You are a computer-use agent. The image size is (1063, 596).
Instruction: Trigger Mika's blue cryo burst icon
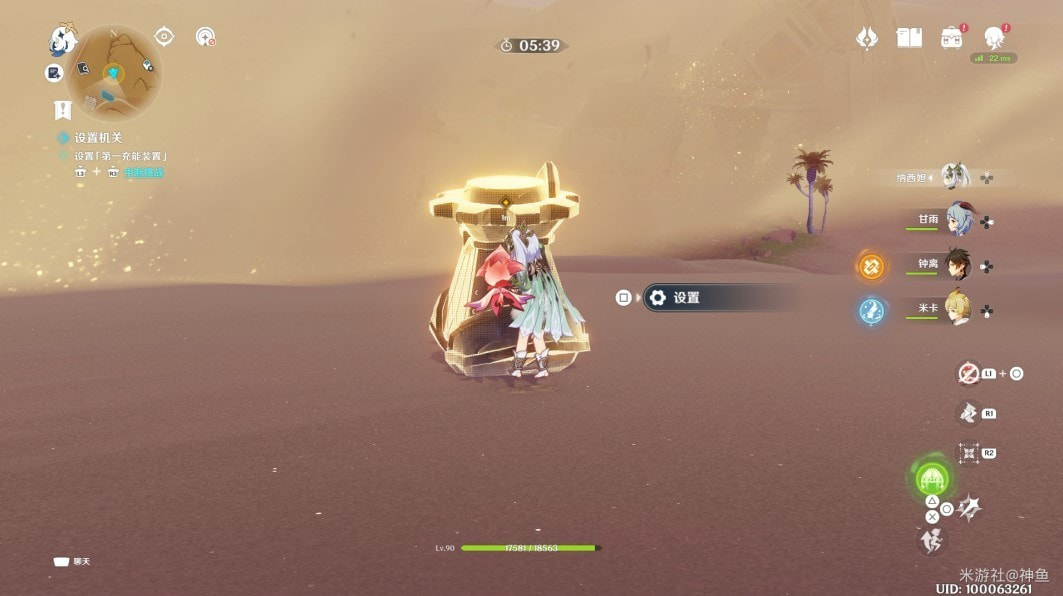pyautogui.click(x=871, y=311)
